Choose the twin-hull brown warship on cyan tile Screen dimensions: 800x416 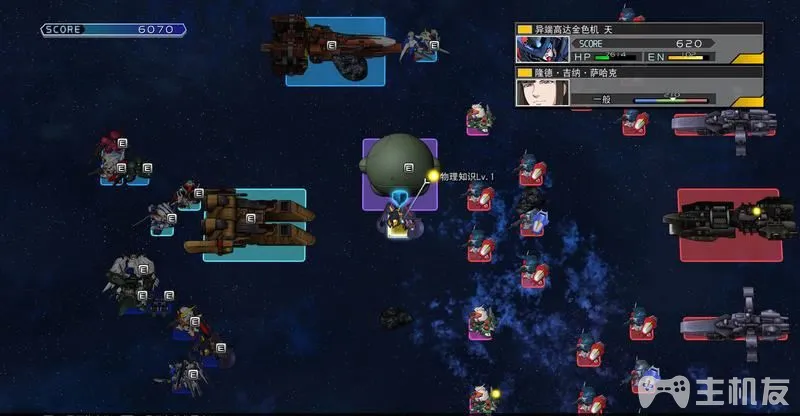pyautogui.click(x=254, y=221)
